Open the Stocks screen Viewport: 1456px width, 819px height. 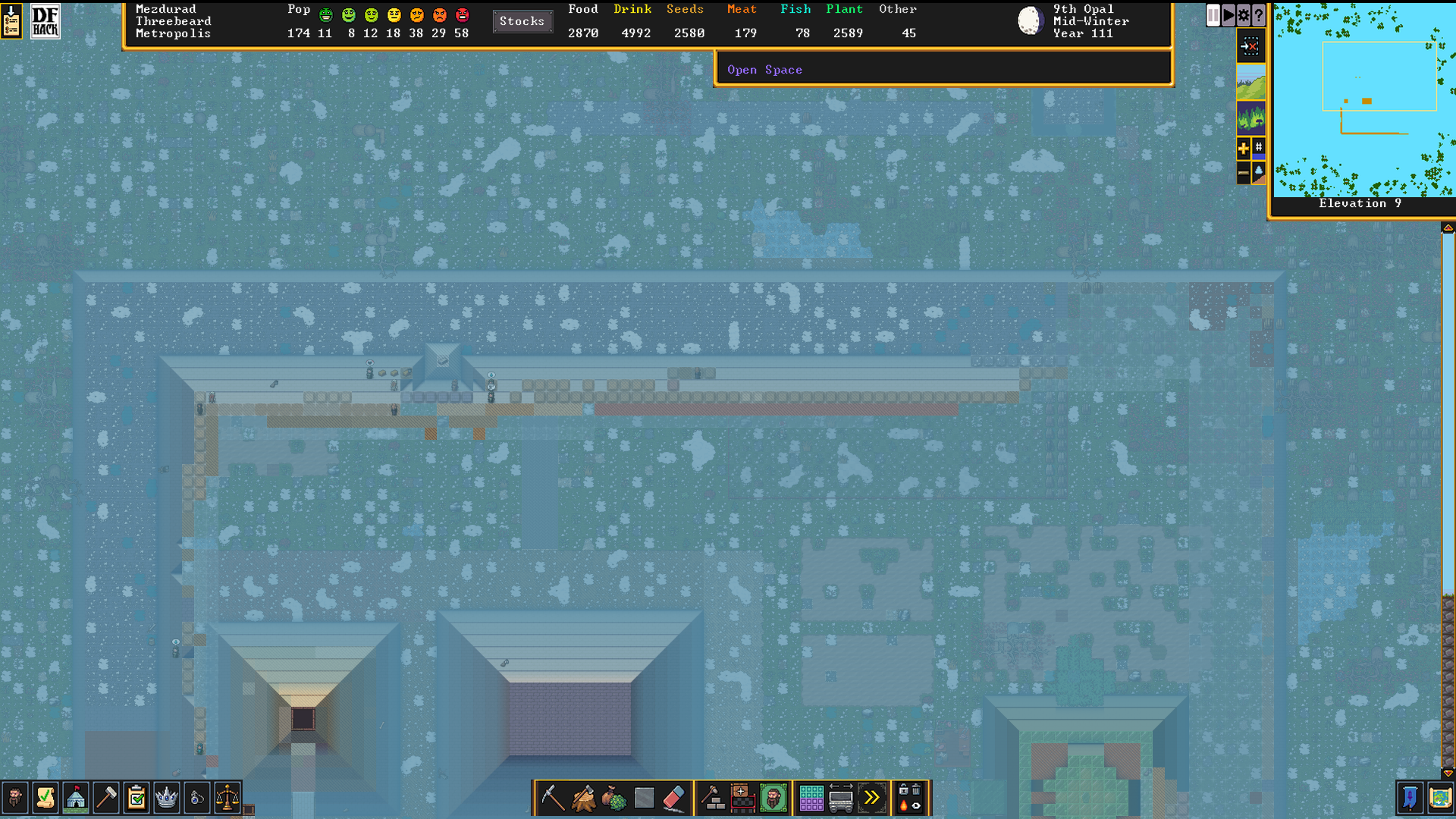522,21
